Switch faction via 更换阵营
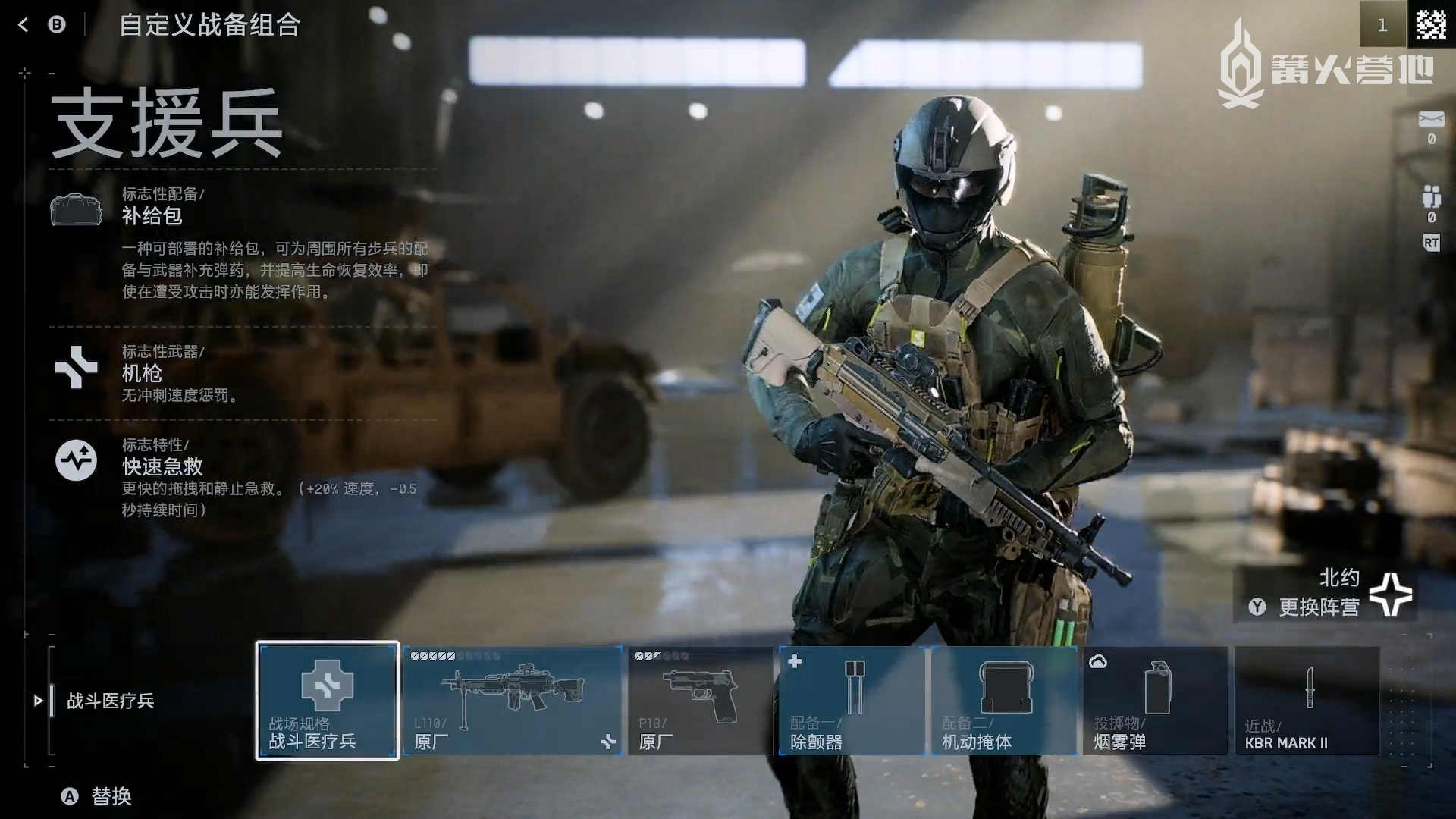The height and width of the screenshot is (819, 1456). [1318, 607]
